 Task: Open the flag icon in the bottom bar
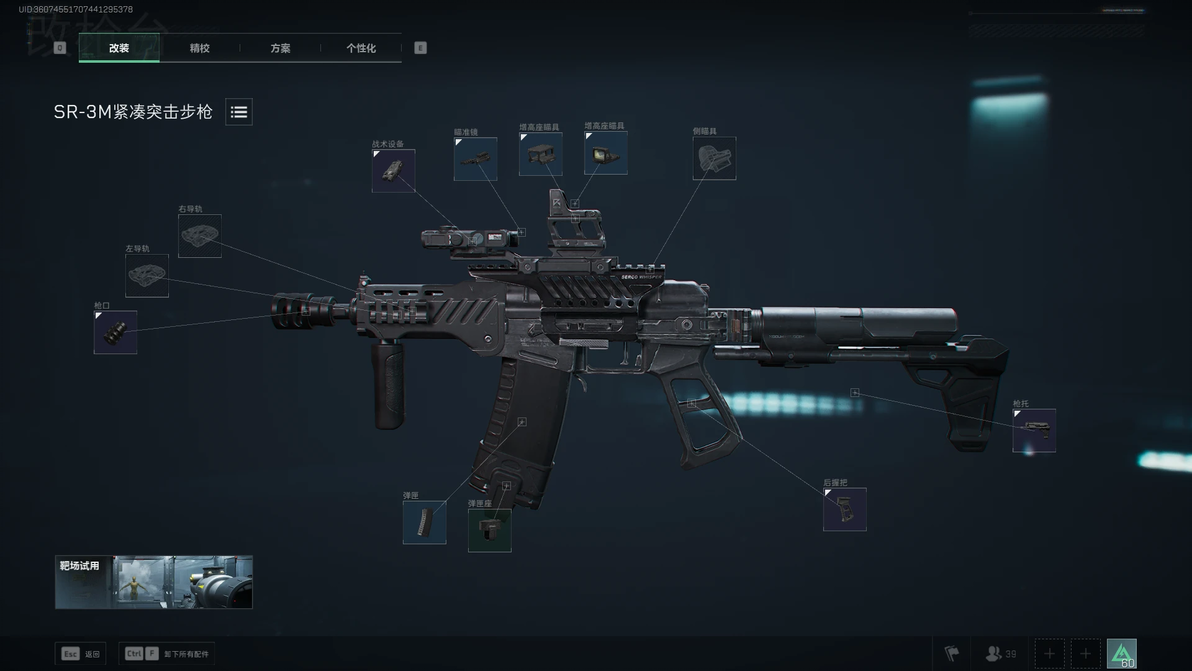click(x=951, y=654)
